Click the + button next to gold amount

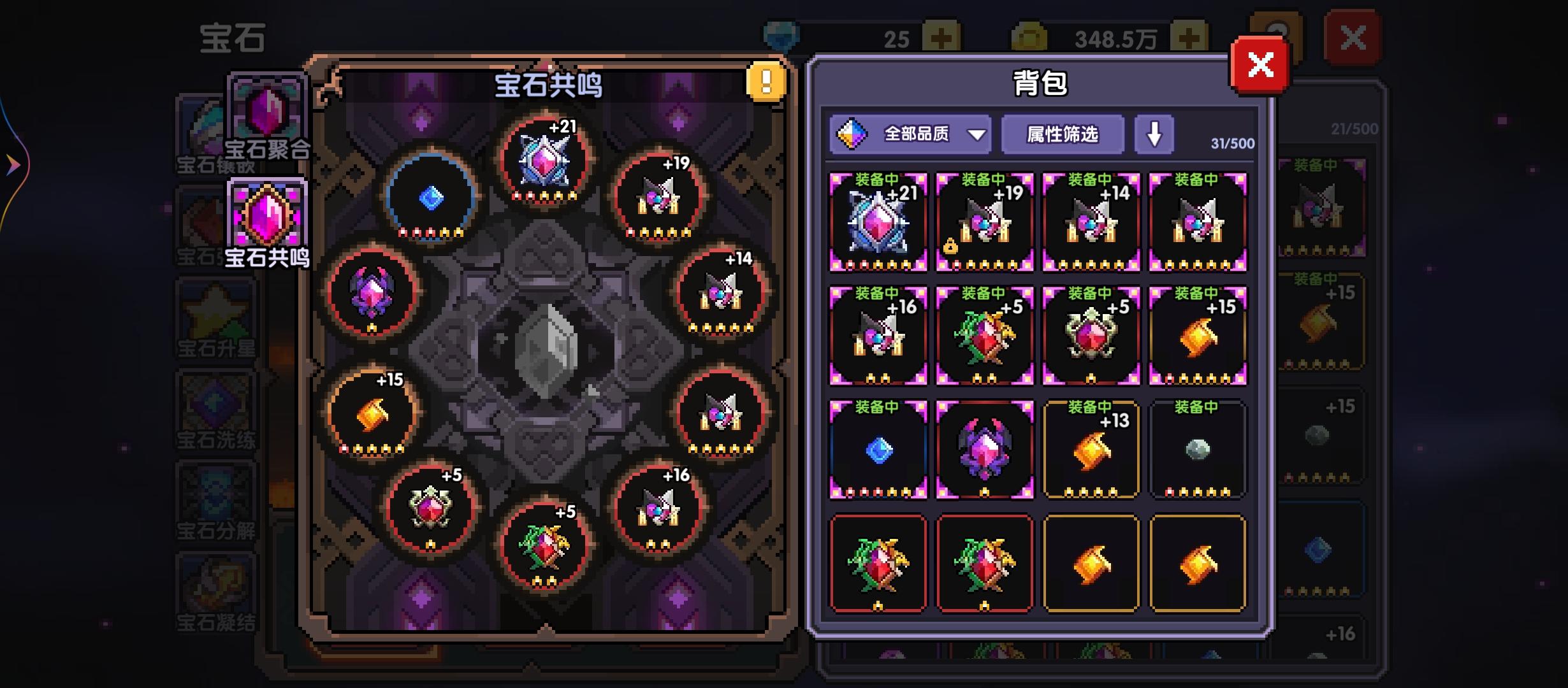(x=1188, y=37)
